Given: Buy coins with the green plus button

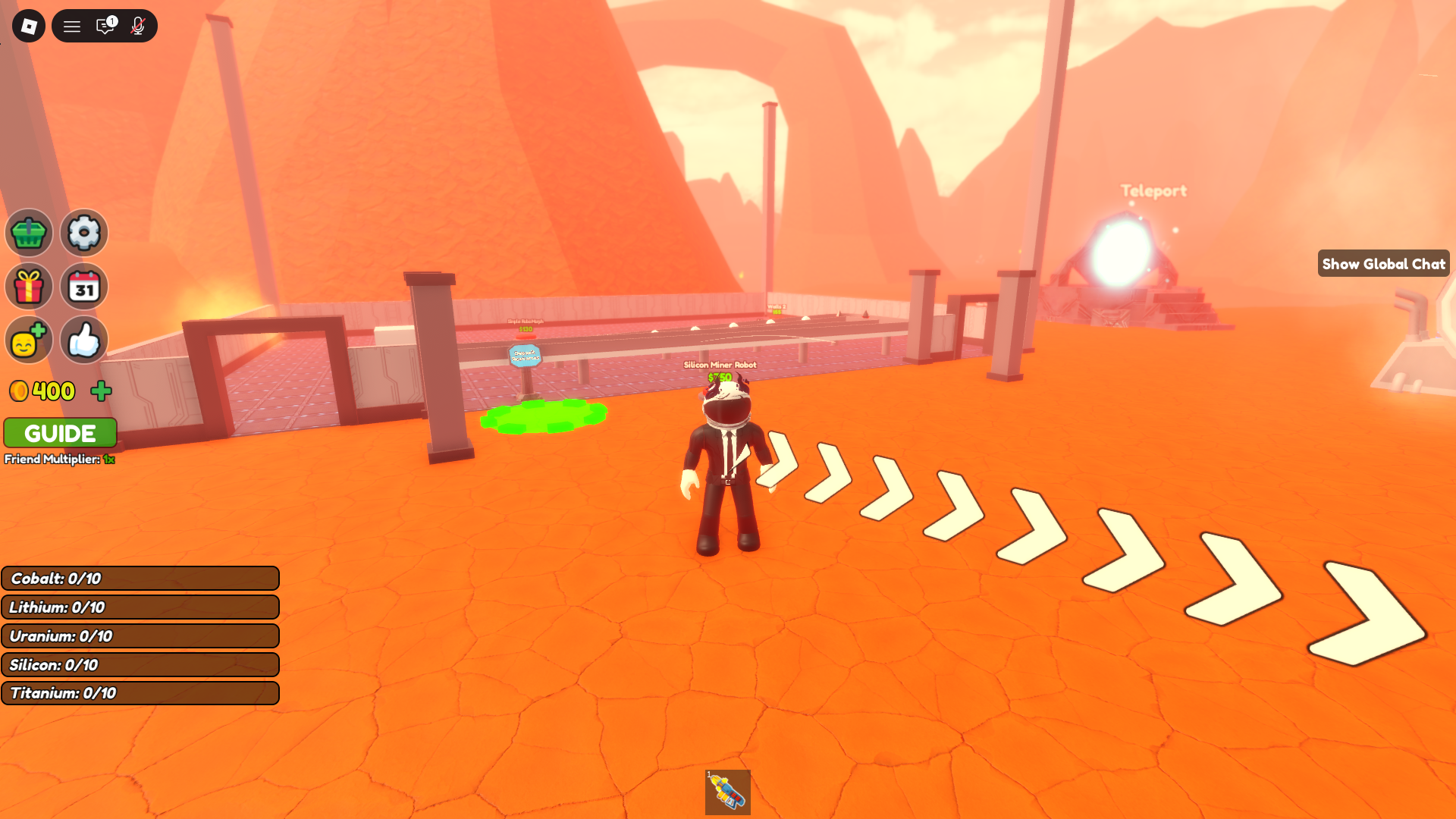Looking at the screenshot, I should 102,391.
